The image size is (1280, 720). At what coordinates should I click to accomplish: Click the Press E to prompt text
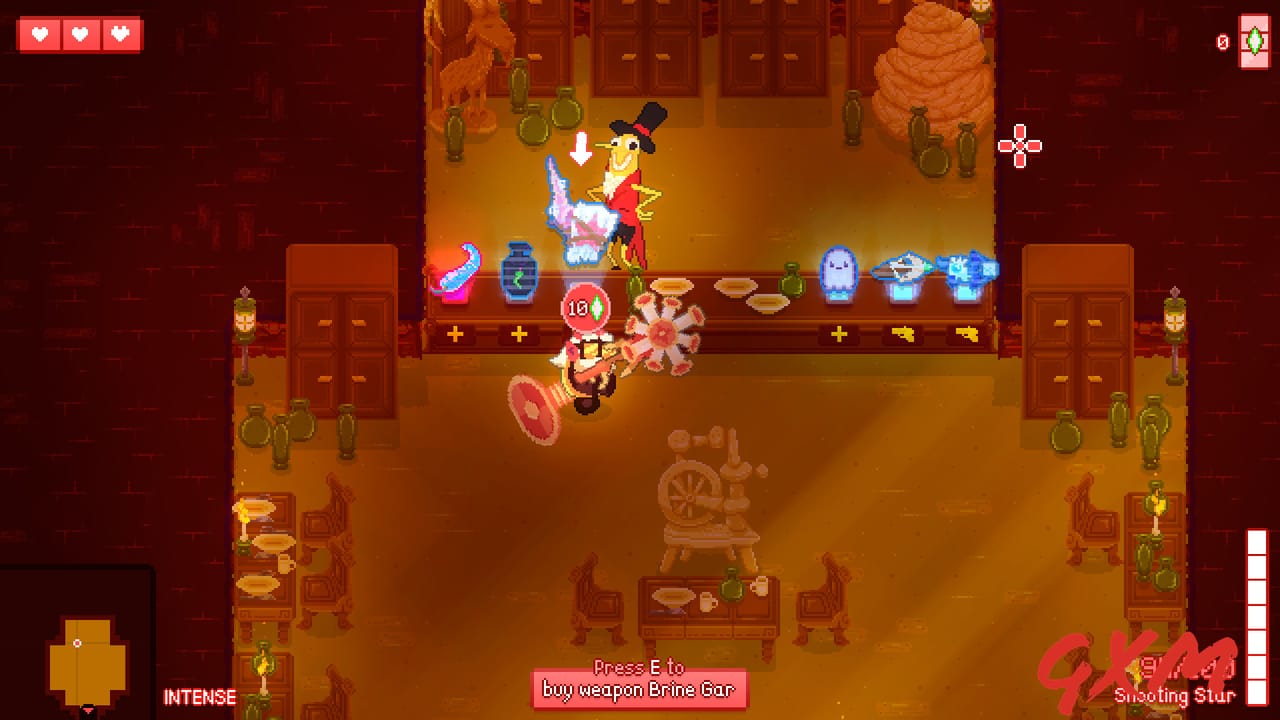click(640, 668)
